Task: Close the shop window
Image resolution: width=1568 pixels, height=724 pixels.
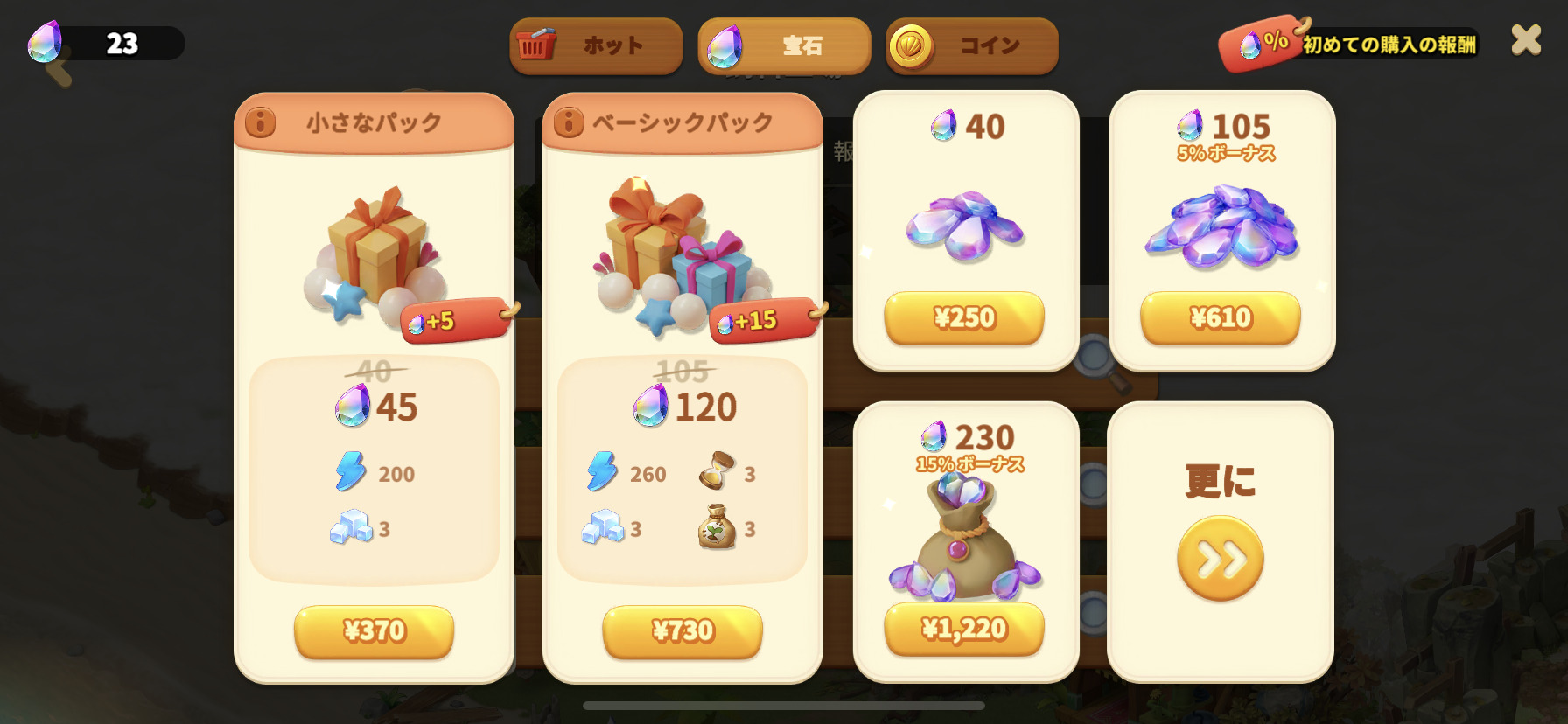Action: pos(1526,40)
